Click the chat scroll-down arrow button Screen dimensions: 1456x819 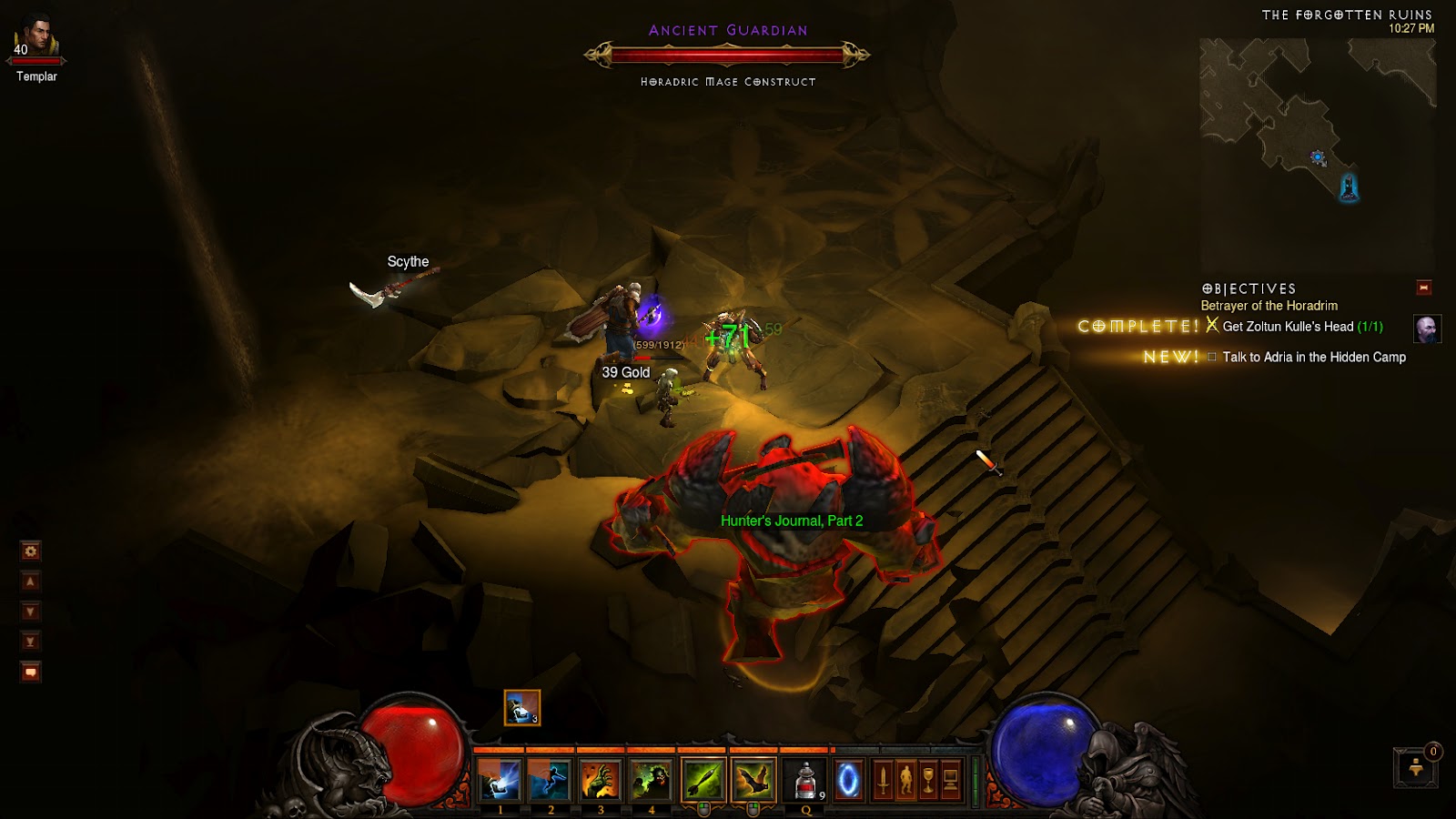coord(31,612)
